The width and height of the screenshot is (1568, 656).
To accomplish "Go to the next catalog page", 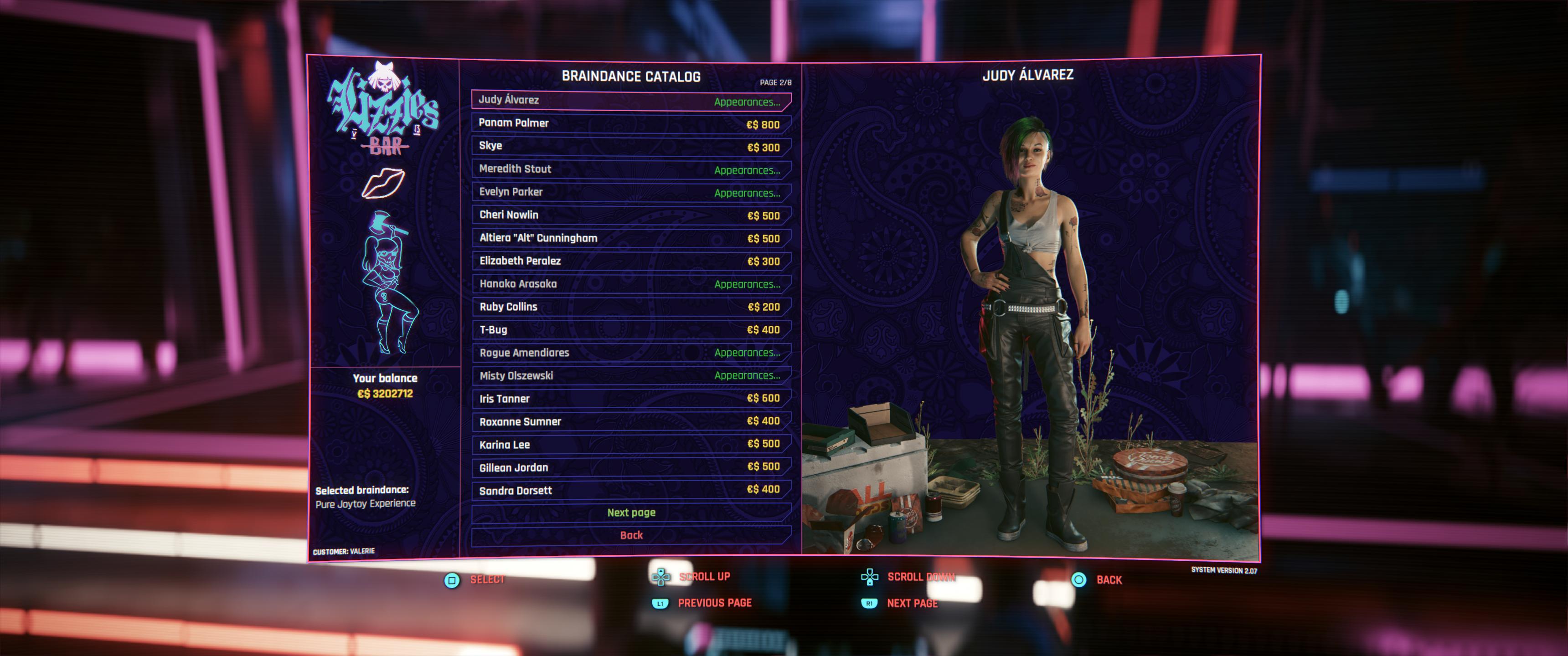I will point(630,513).
